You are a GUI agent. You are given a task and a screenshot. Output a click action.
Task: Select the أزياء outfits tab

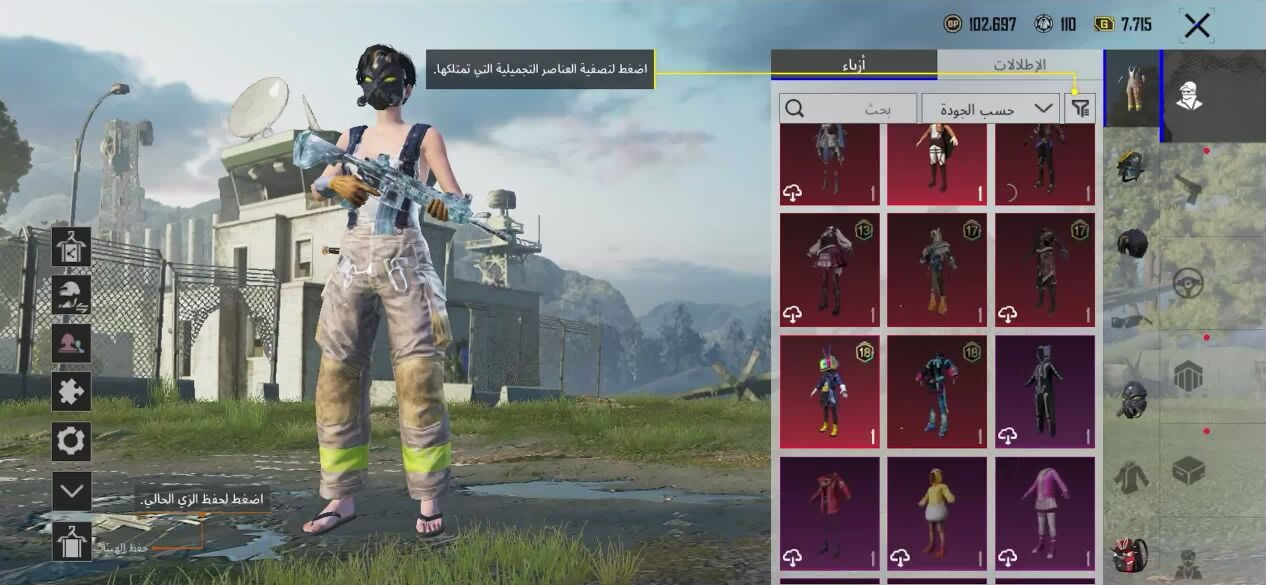[854, 65]
